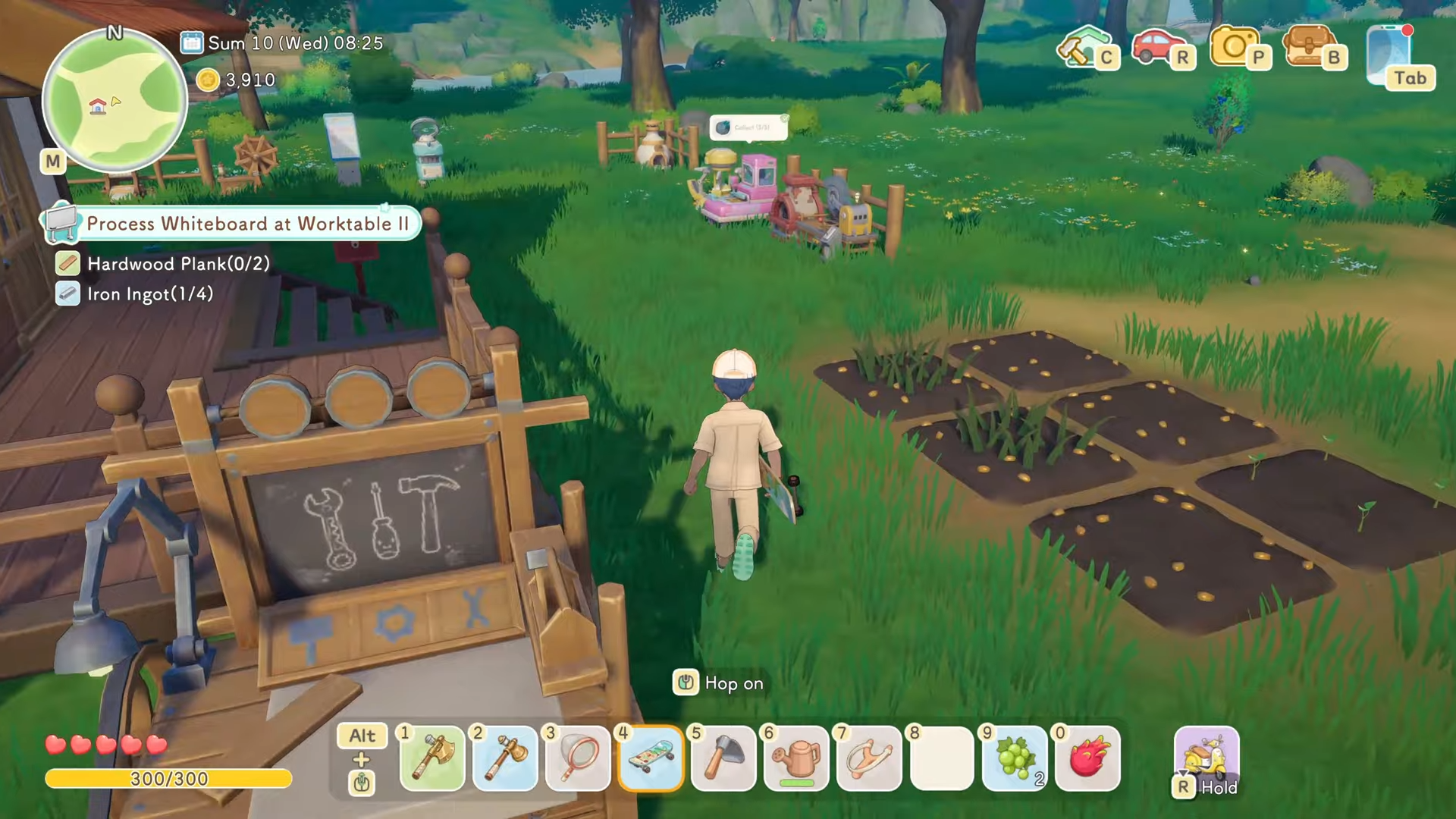This screenshot has width=1456, height=819.
Task: Select the hammer tool in slot 2
Action: point(505,758)
